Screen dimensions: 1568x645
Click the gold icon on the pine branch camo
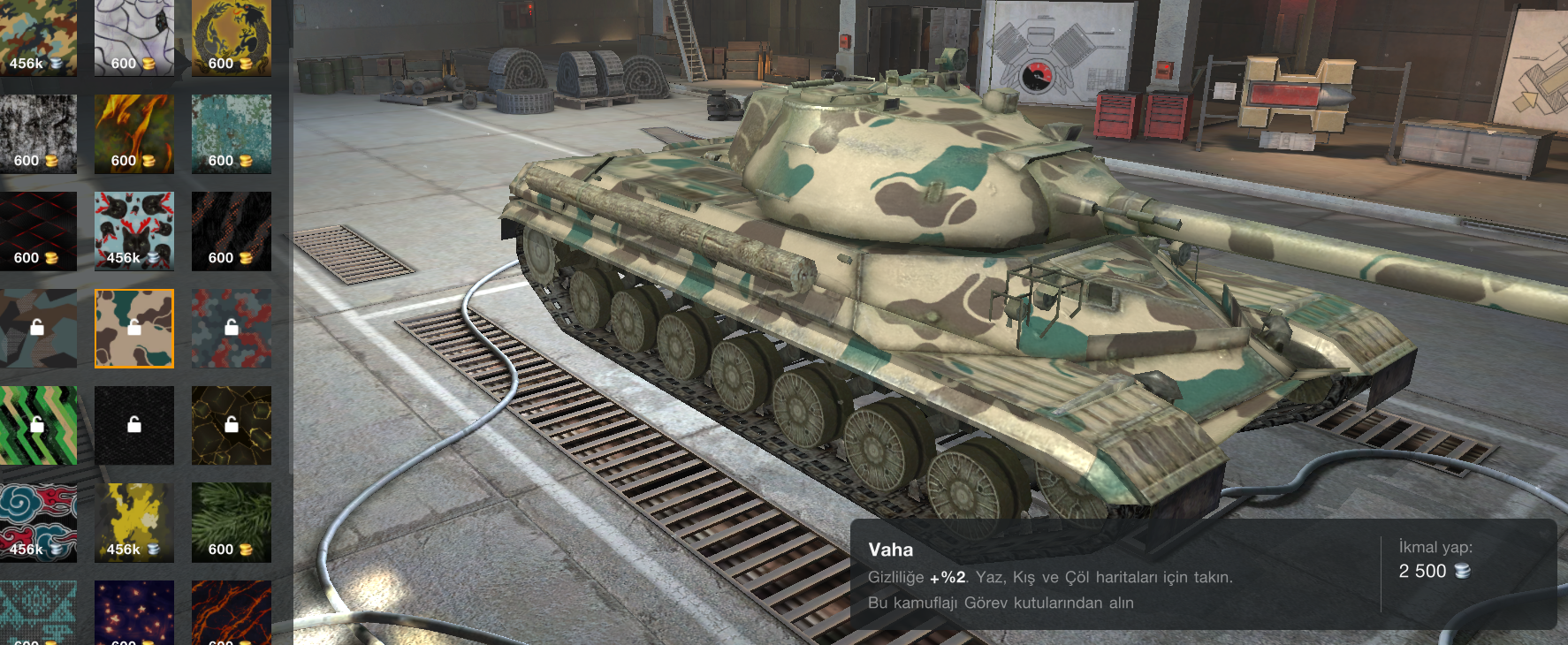point(245,548)
